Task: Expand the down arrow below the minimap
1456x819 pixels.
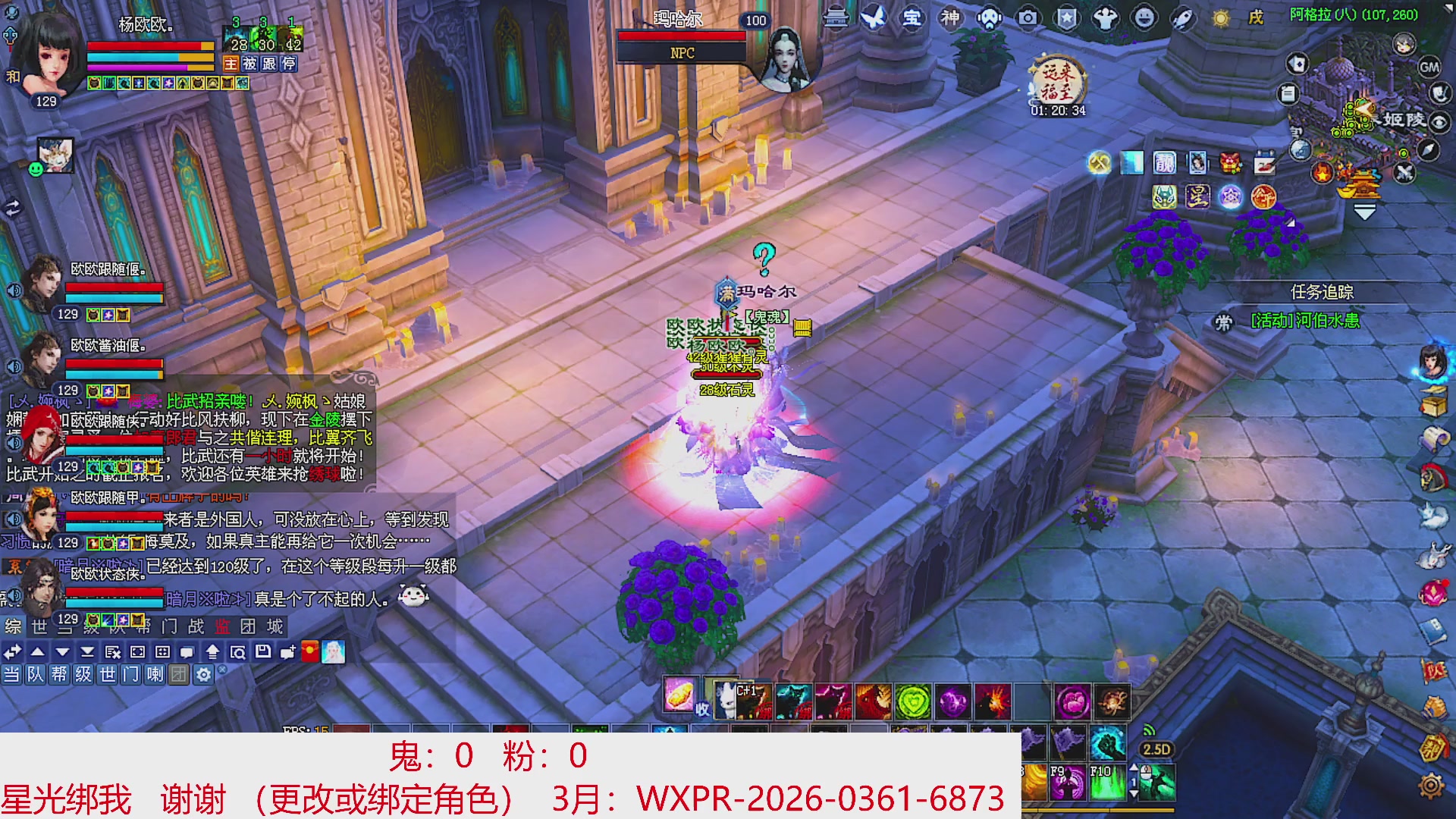Action: coord(1364,212)
